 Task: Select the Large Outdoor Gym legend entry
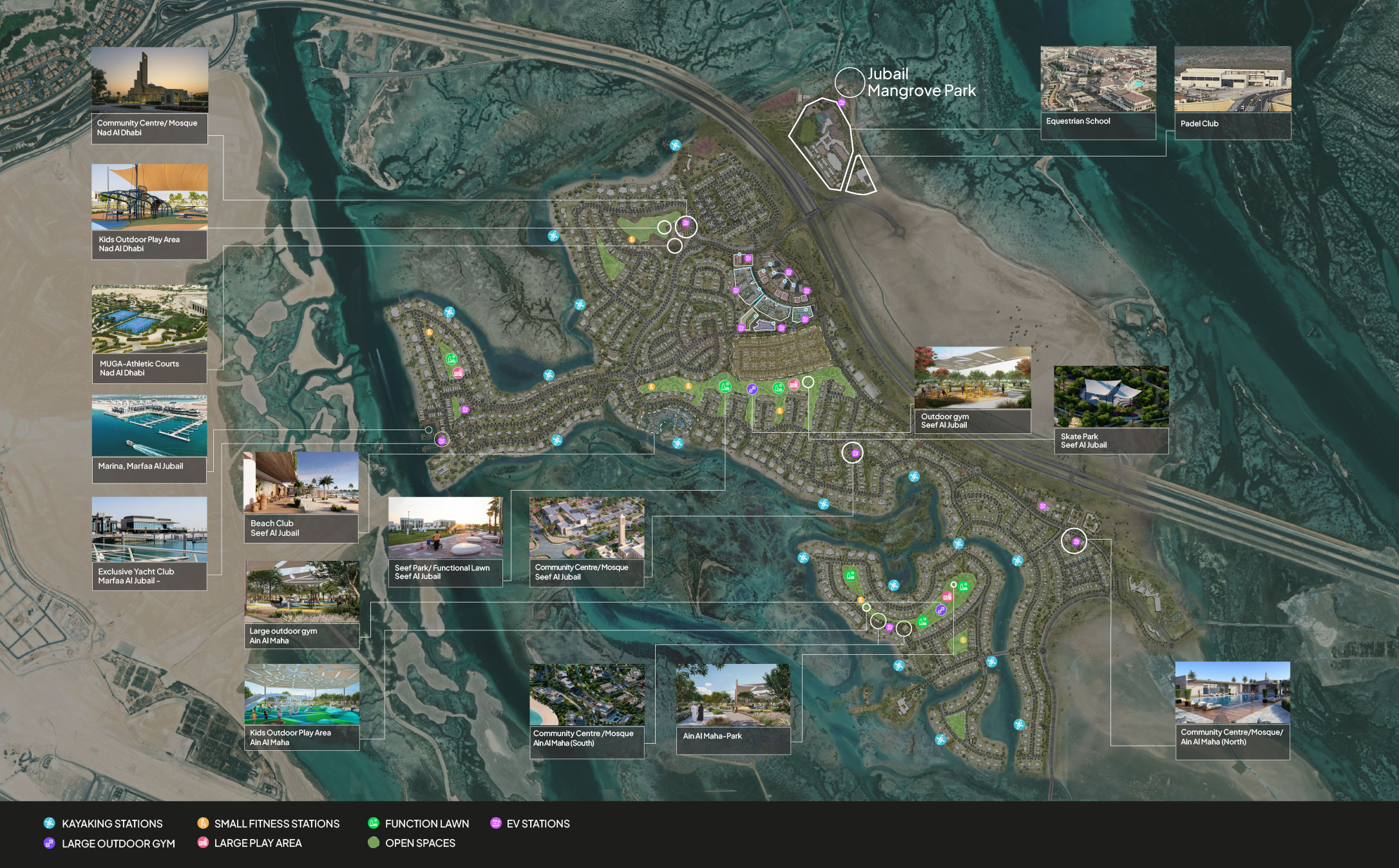coord(118,844)
